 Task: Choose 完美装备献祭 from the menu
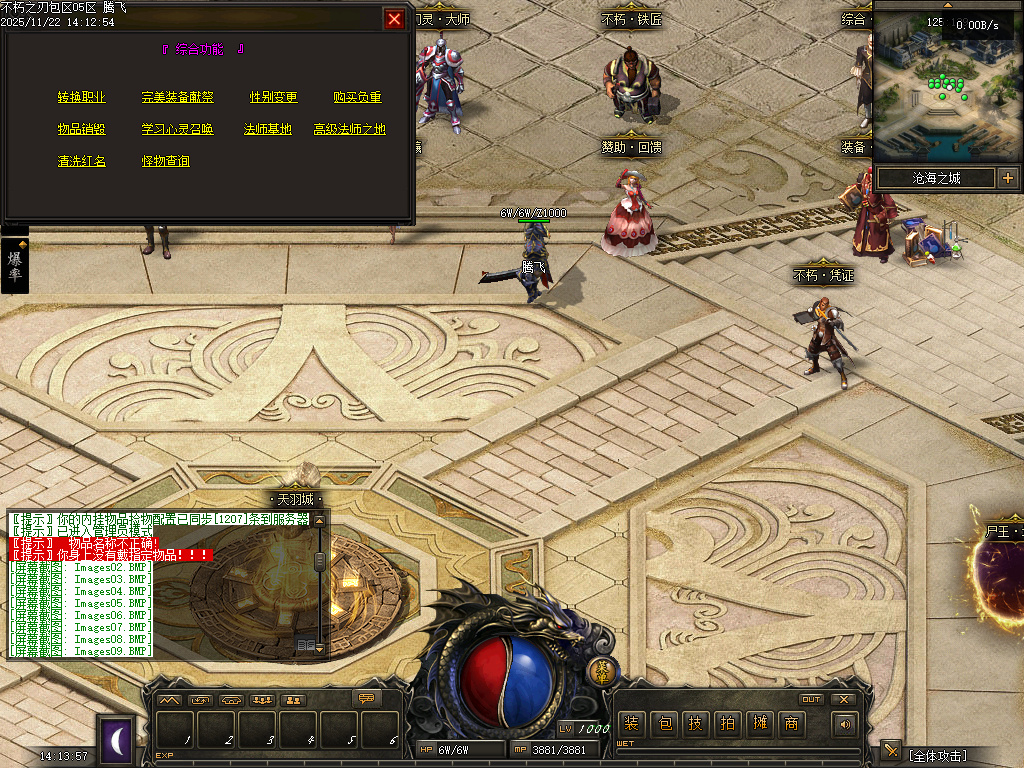click(177, 97)
